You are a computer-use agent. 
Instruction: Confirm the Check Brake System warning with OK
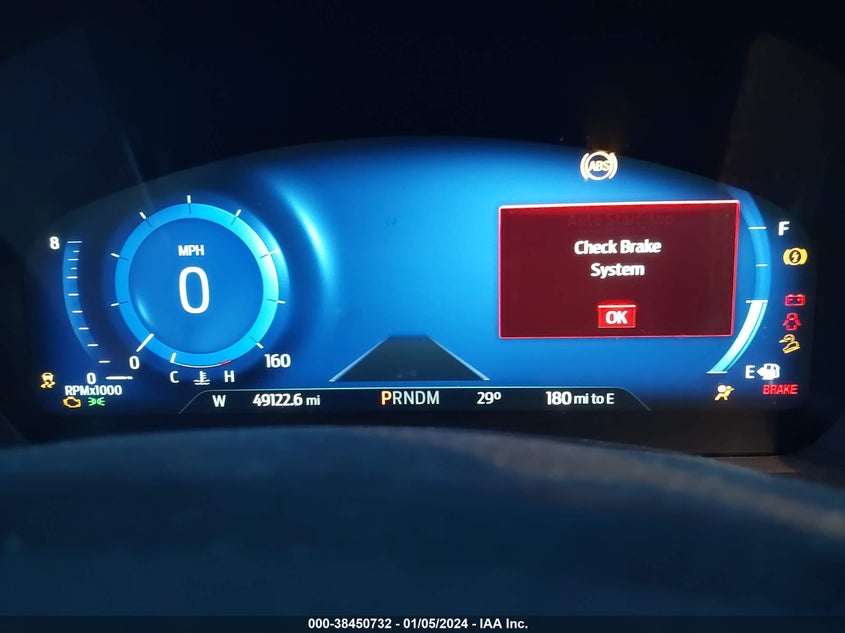click(616, 316)
